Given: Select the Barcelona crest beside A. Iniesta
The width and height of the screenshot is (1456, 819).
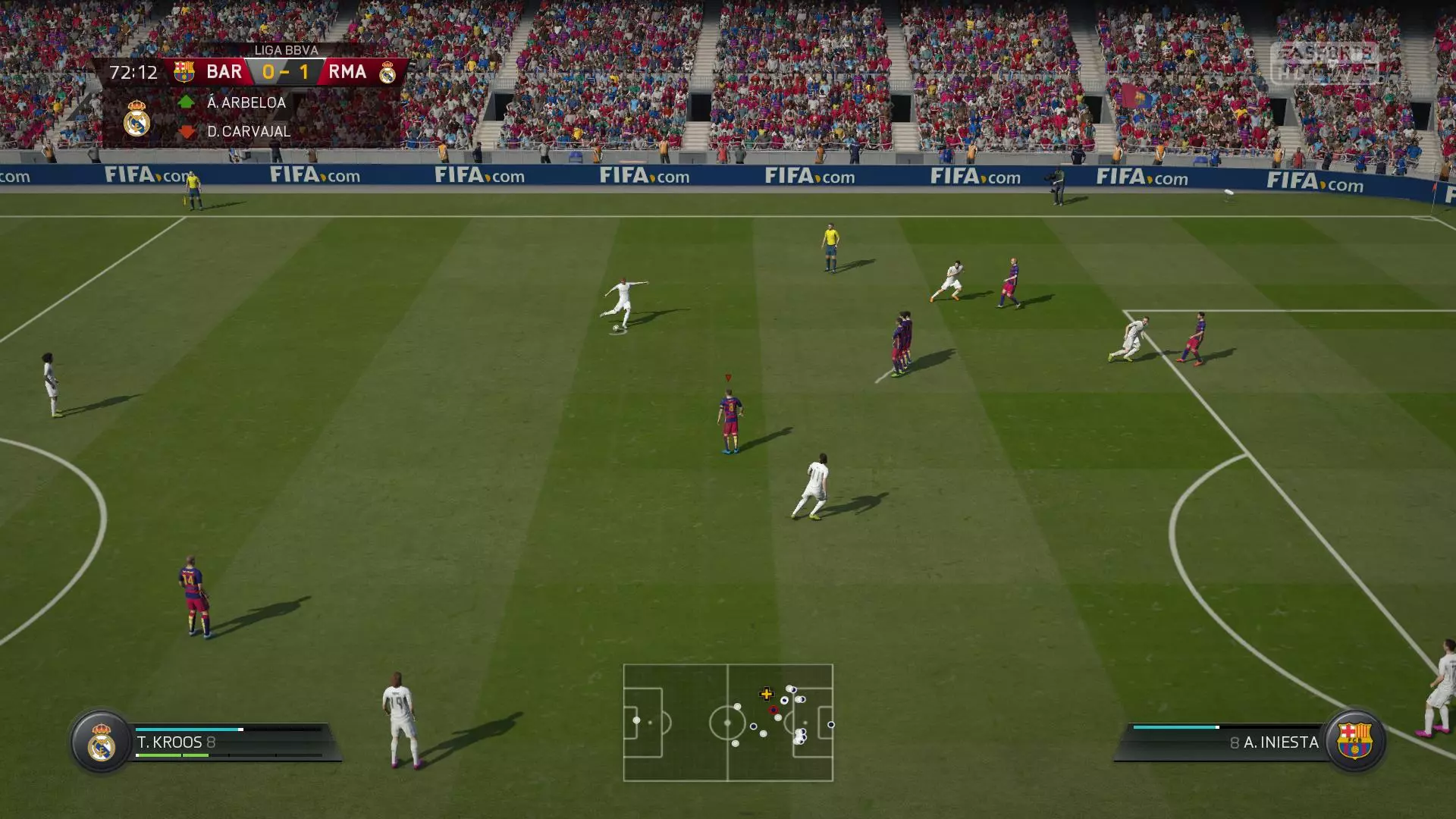Looking at the screenshot, I should (x=1354, y=741).
